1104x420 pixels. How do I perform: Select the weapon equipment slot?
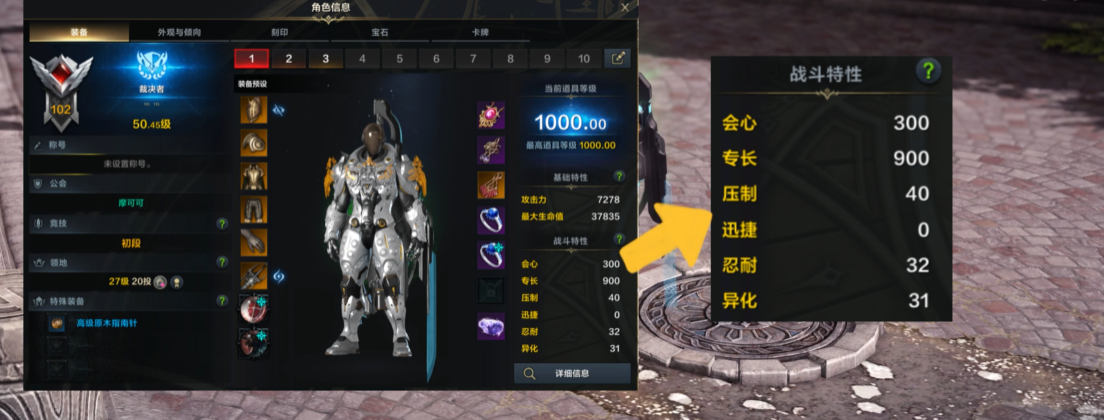pos(253,275)
